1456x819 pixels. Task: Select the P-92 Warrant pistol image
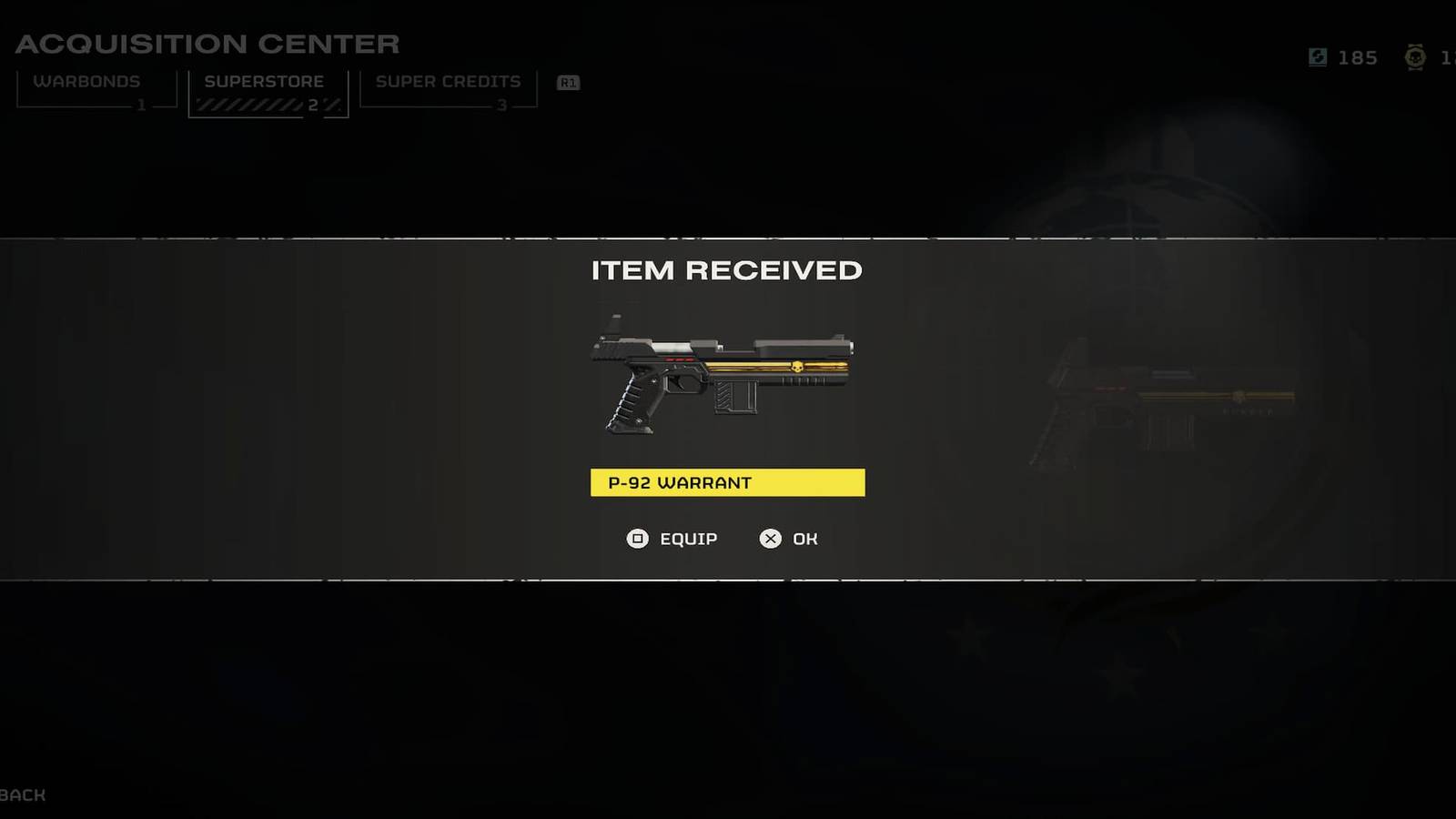[723, 378]
